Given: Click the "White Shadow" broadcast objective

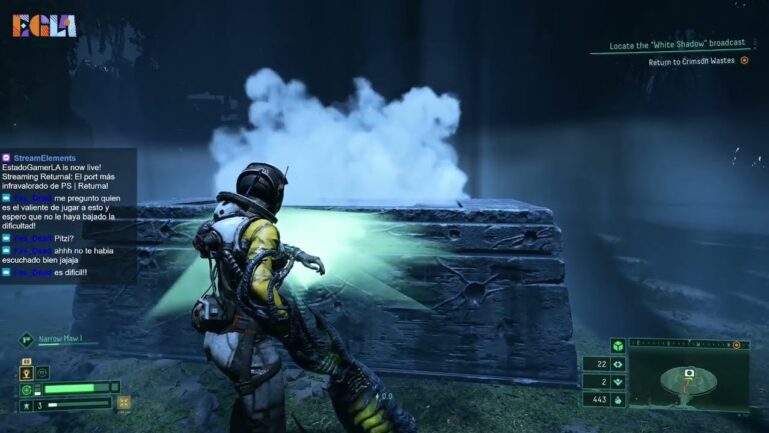Looking at the screenshot, I should (680, 46).
